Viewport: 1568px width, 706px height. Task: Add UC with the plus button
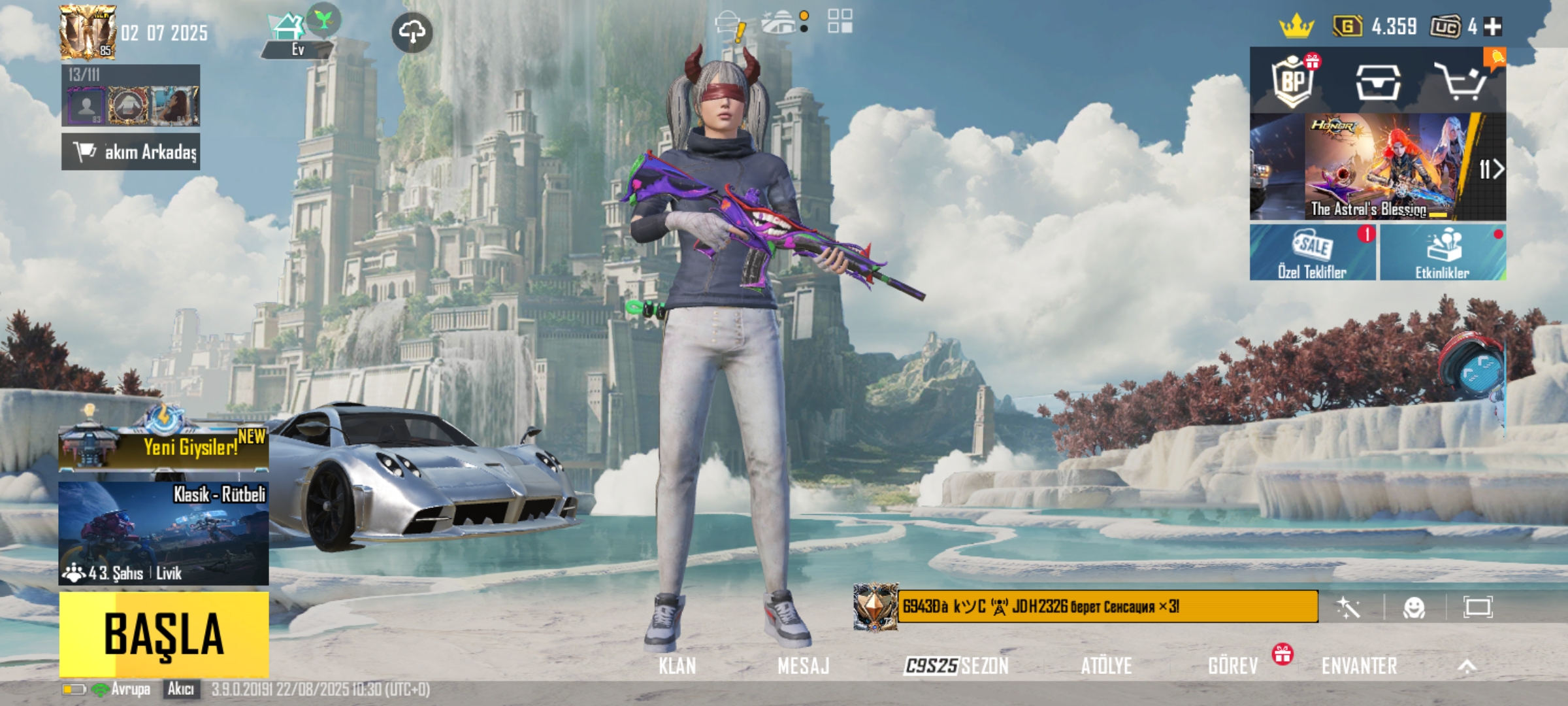pos(1494,27)
